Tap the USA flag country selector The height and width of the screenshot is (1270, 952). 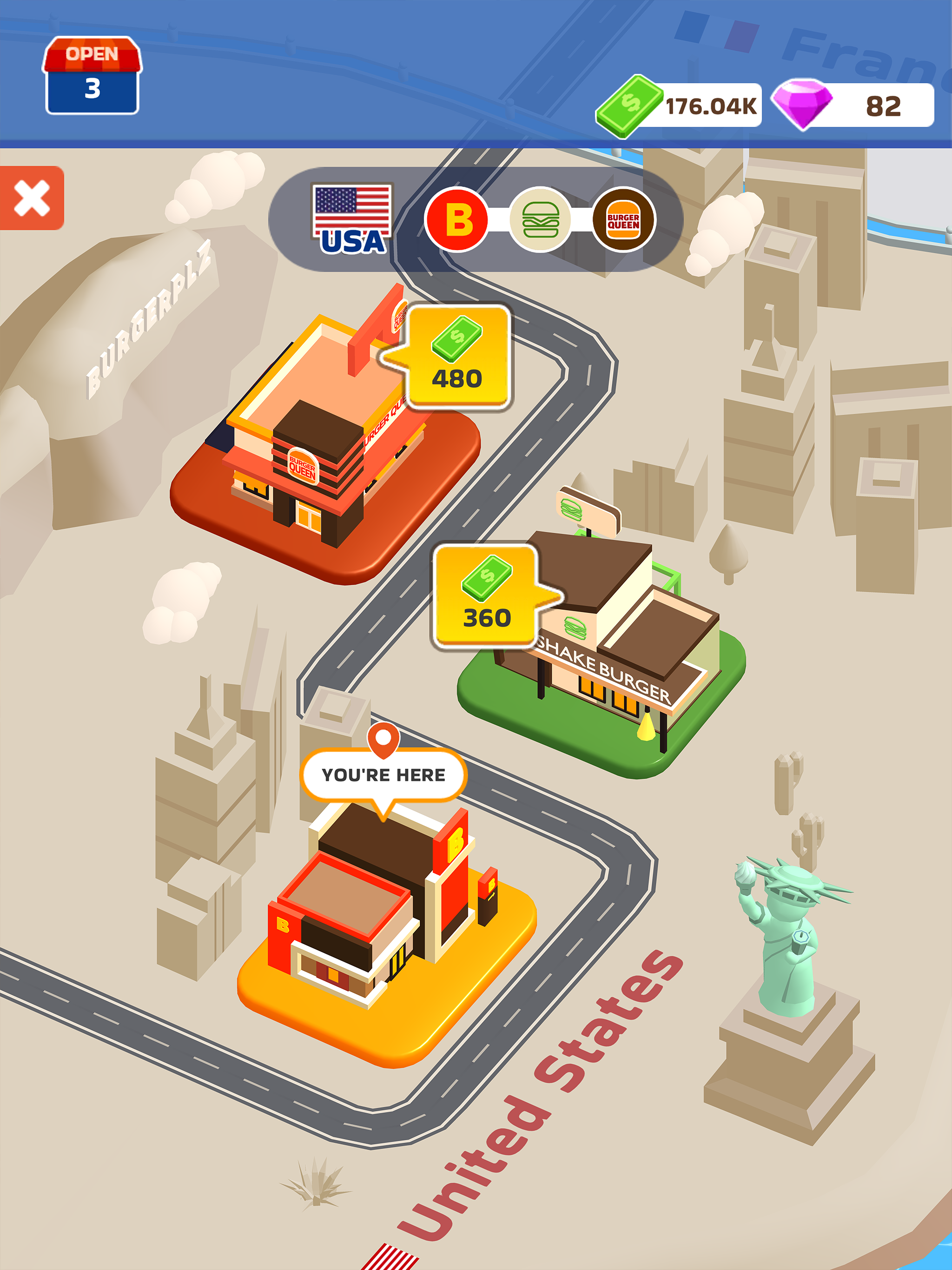tap(352, 219)
